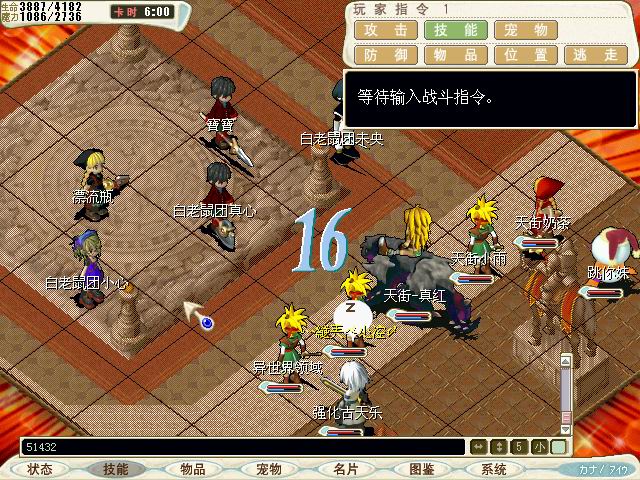Open the 技能 (Skills) bottom menu

(116, 469)
